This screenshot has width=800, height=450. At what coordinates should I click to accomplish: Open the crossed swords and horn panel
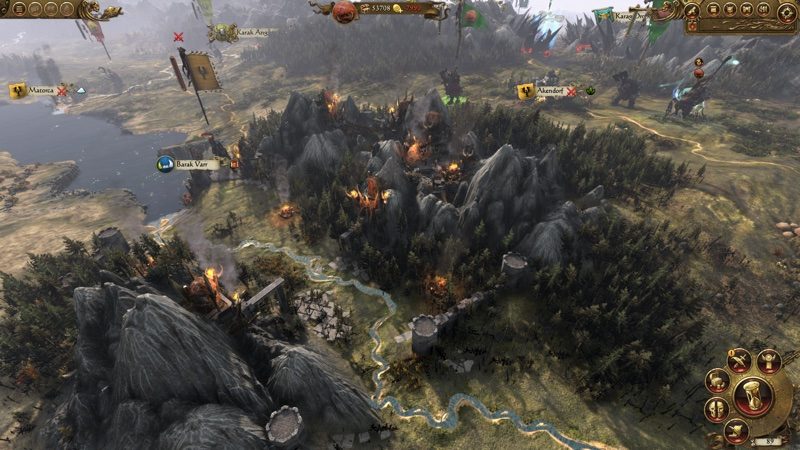[738, 361]
